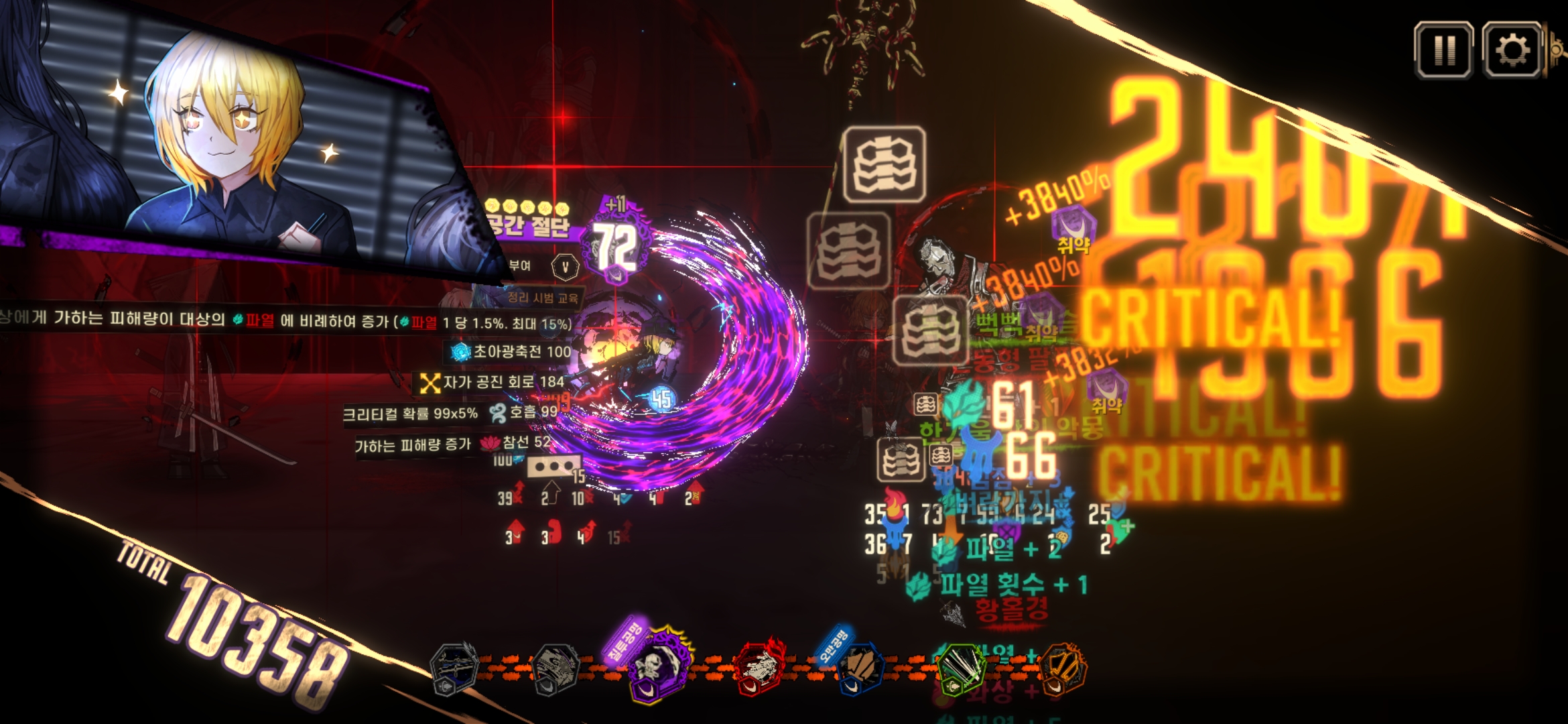Select the green slash skill icon
1568x724 pixels.
point(961,668)
